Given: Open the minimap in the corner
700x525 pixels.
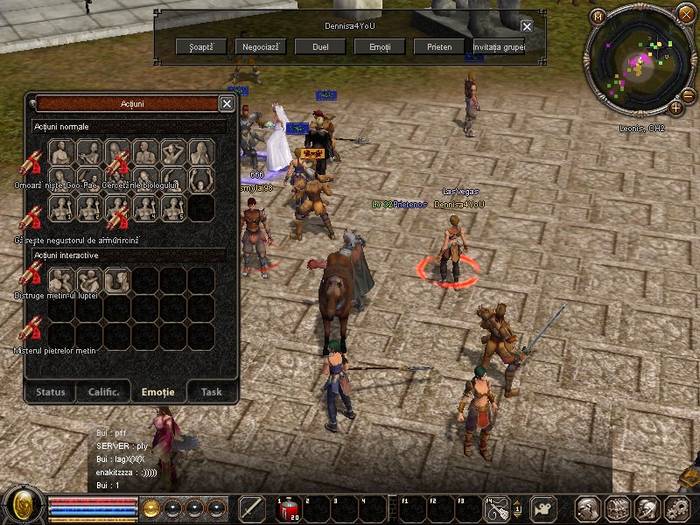Looking at the screenshot, I should 638,66.
